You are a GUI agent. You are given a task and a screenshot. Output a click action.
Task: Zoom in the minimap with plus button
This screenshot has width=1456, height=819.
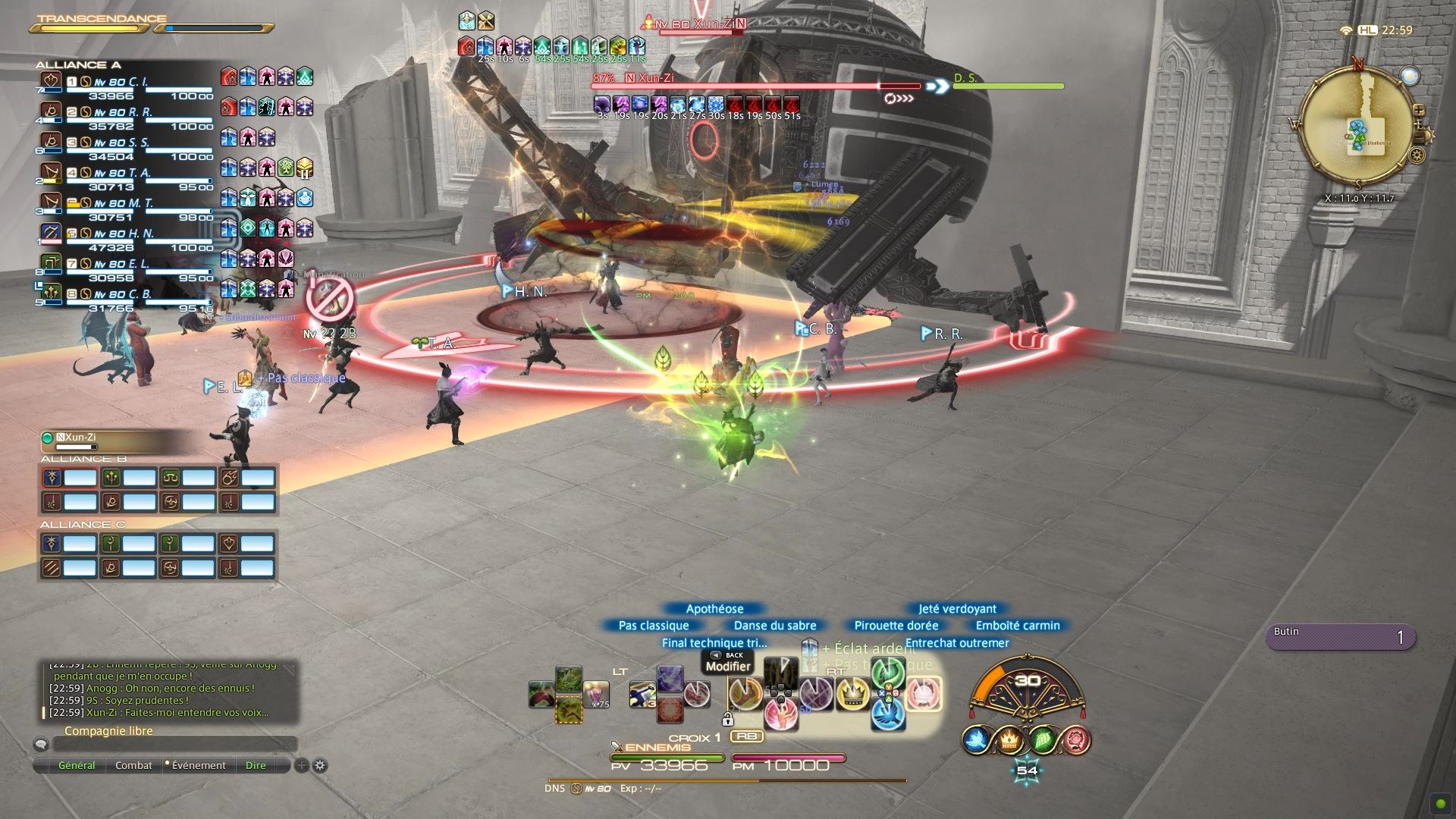point(1418,111)
